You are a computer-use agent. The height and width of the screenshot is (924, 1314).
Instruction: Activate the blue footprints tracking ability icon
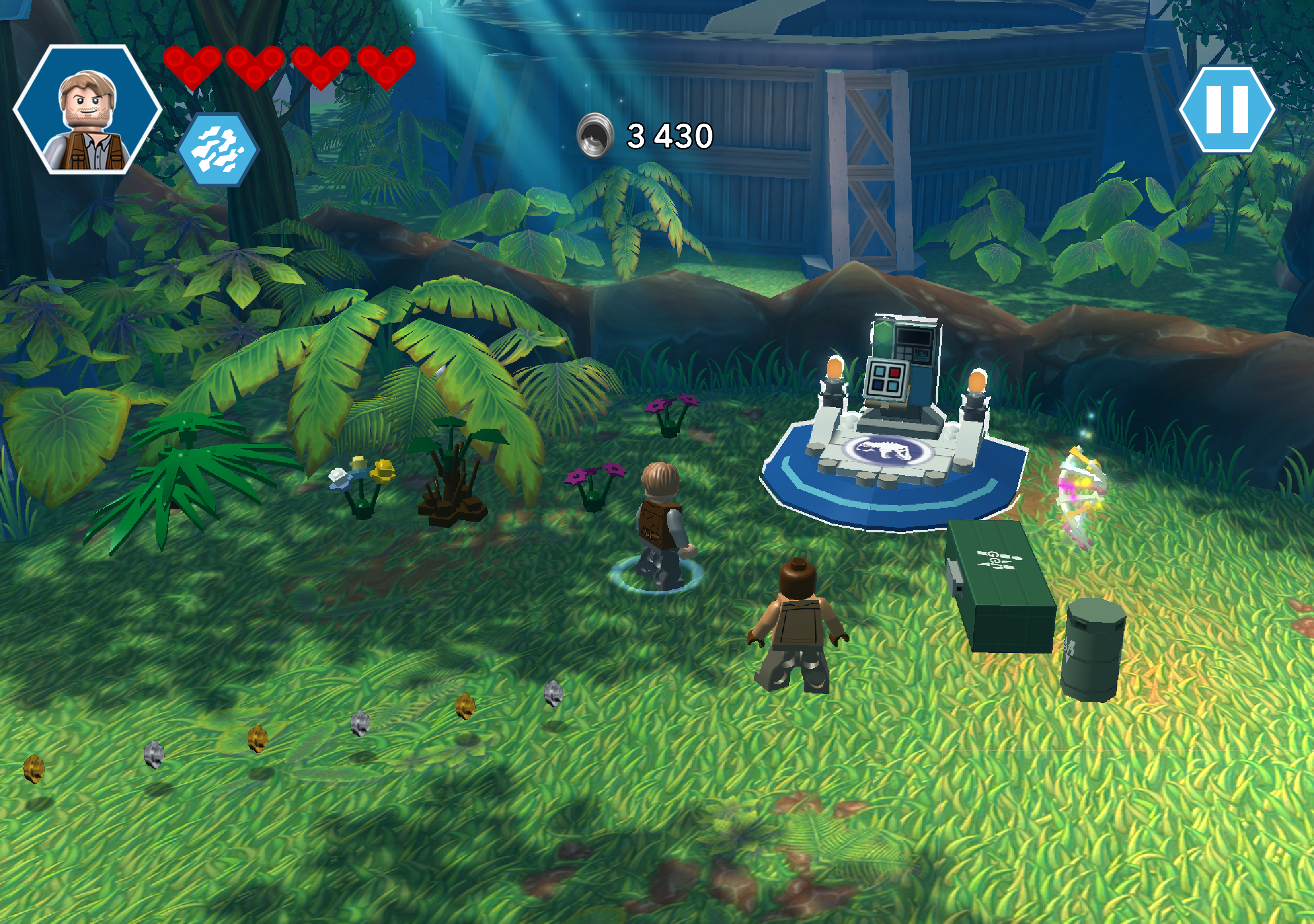coord(218,149)
